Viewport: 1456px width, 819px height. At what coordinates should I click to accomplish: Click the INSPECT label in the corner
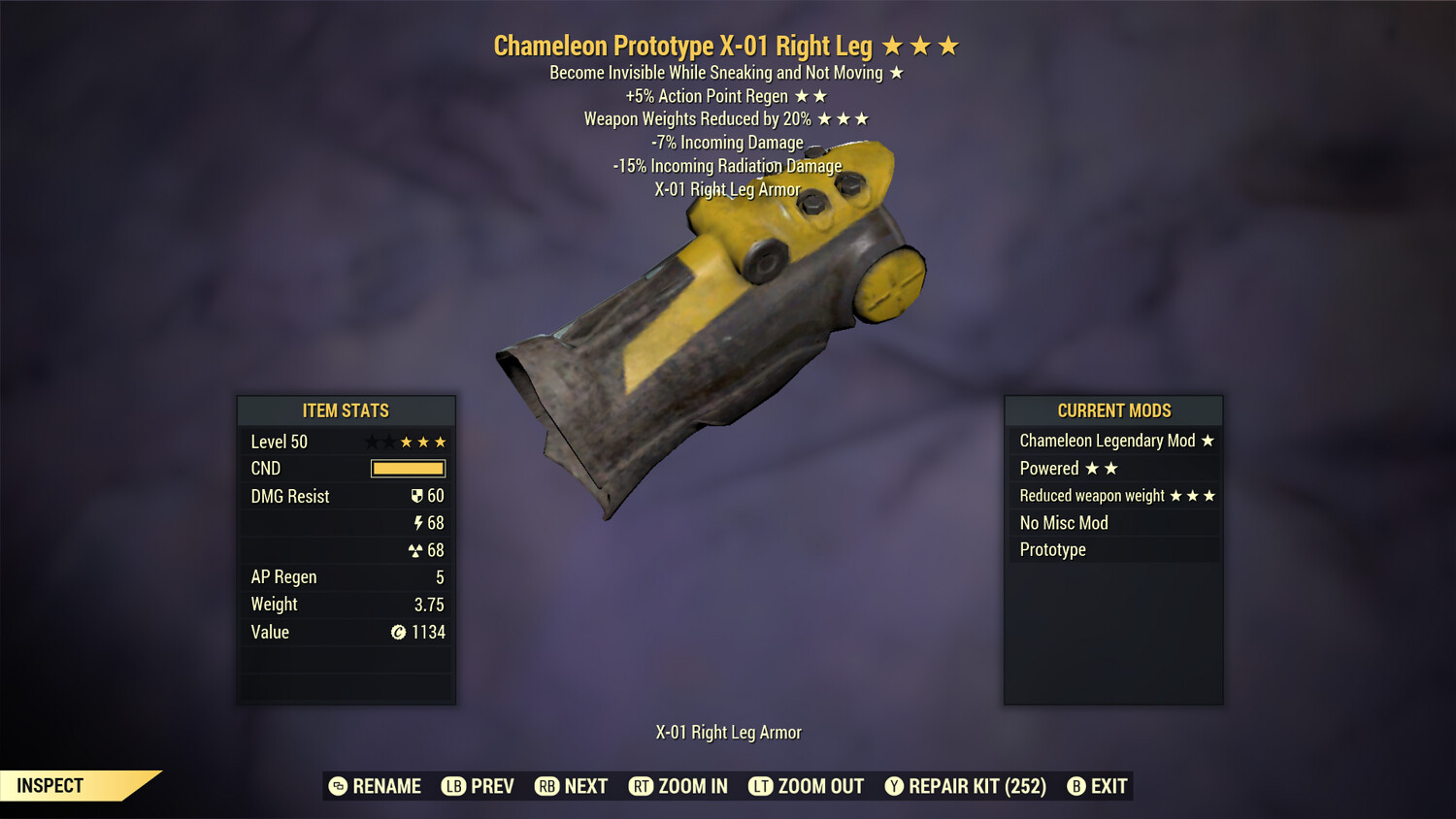click(x=50, y=785)
